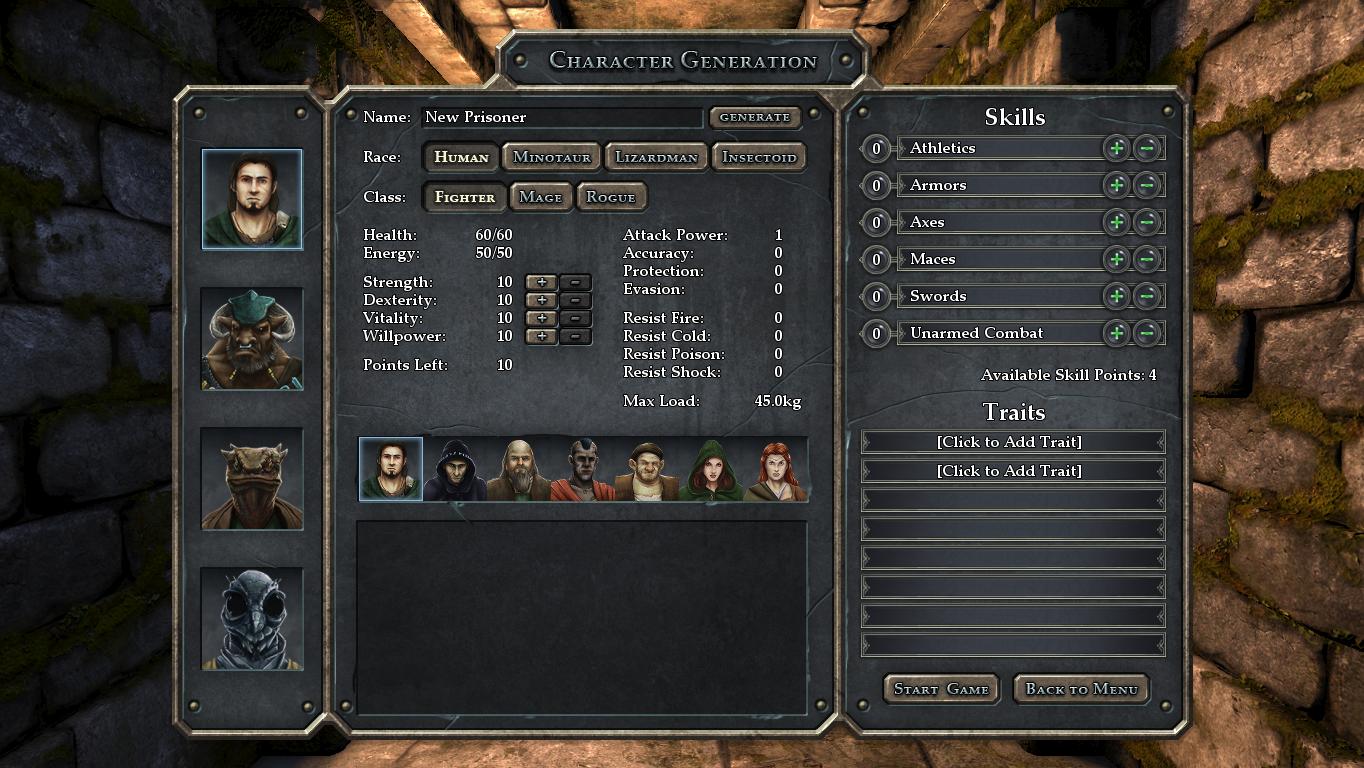Go back to the main menu
The width and height of the screenshot is (1364, 768).
pos(1081,689)
